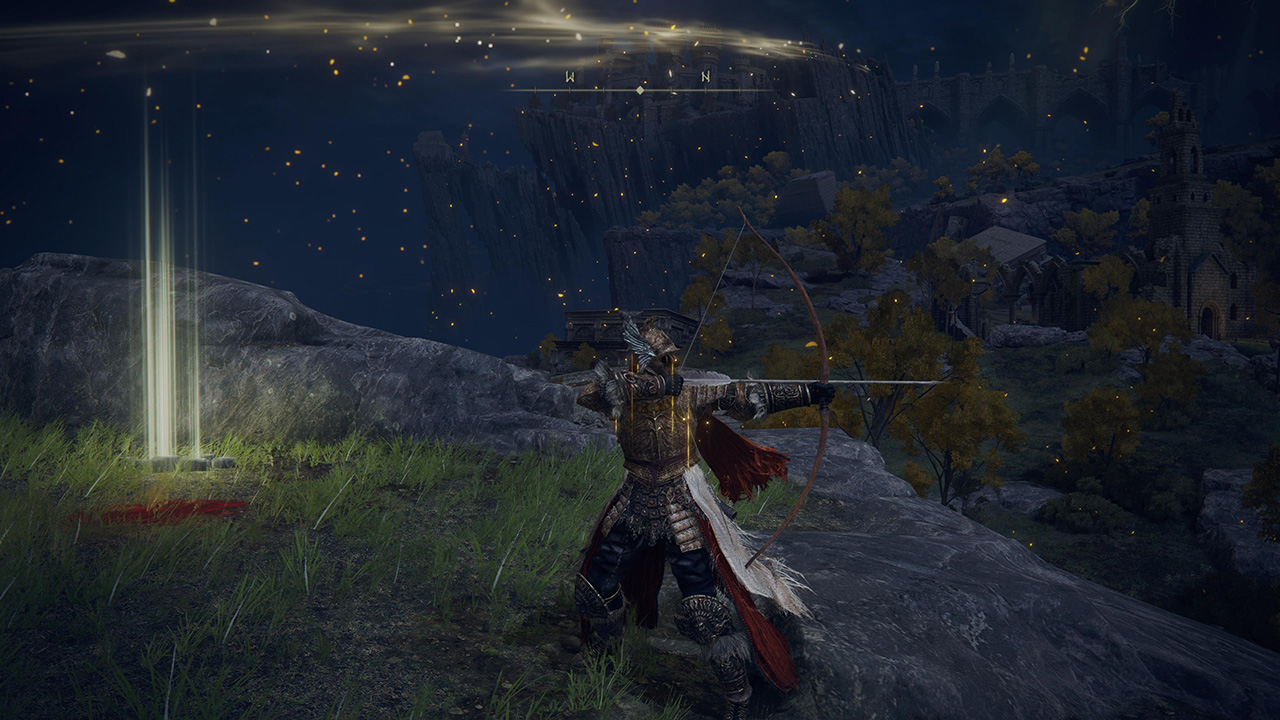Click the compass north marker
The height and width of the screenshot is (720, 1280).
tap(706, 76)
